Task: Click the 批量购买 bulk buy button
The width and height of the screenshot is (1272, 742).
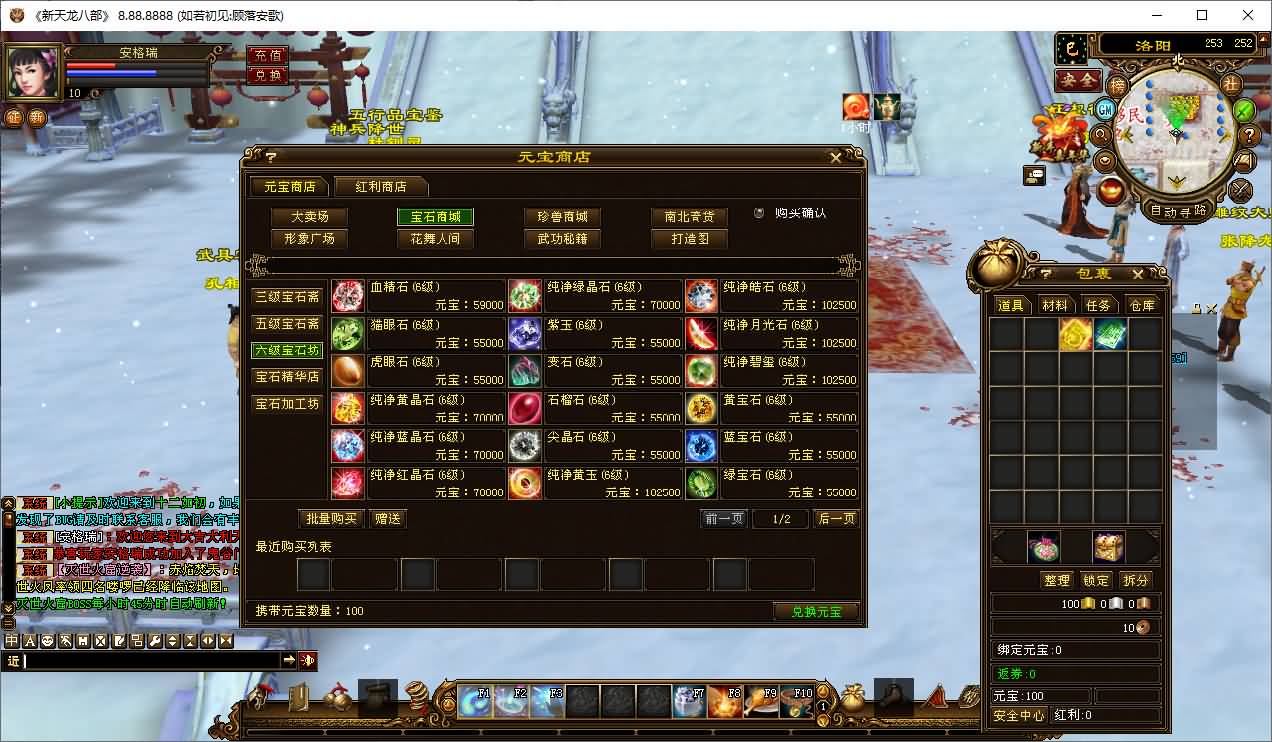Action: (x=330, y=519)
